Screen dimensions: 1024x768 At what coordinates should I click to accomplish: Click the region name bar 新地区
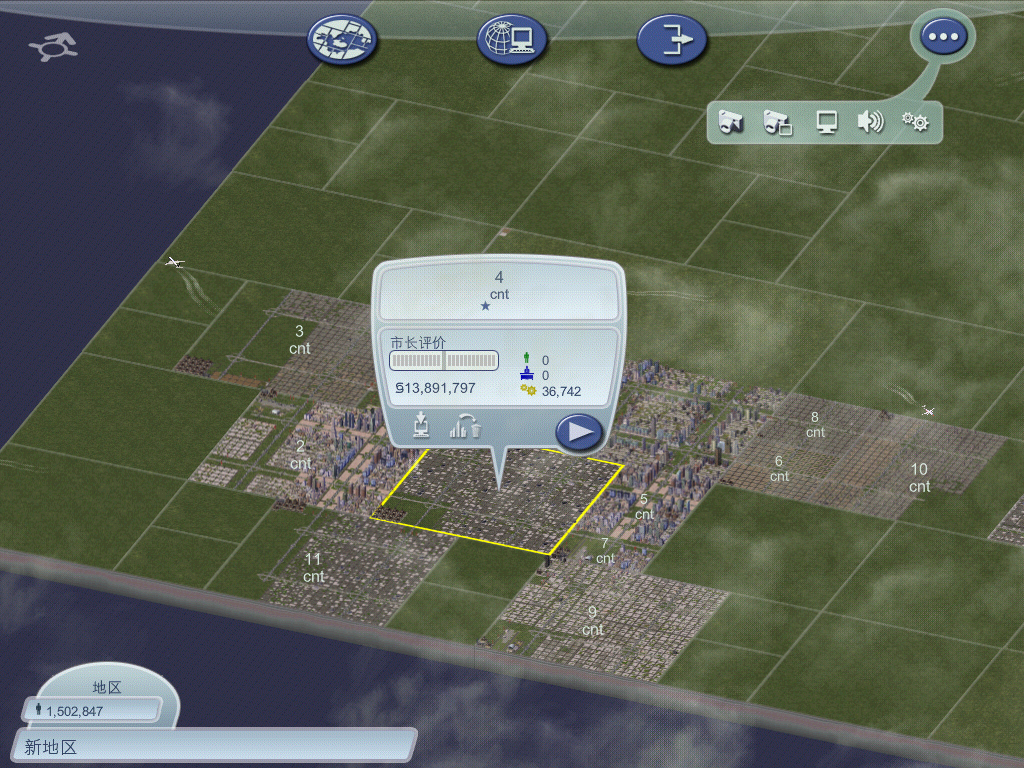tap(215, 746)
